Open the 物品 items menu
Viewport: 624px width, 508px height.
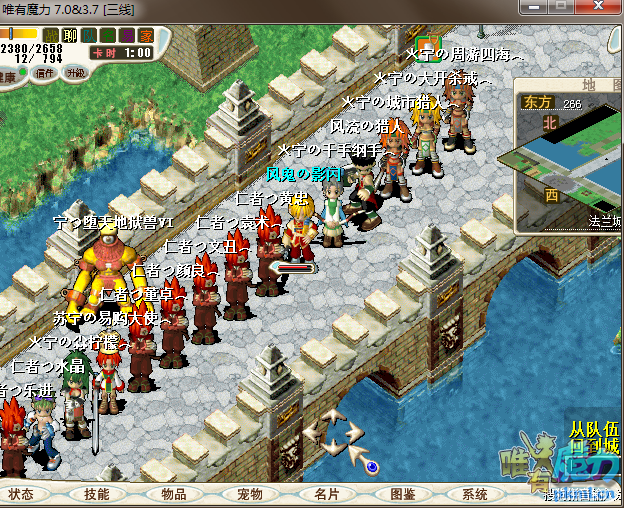click(x=173, y=494)
